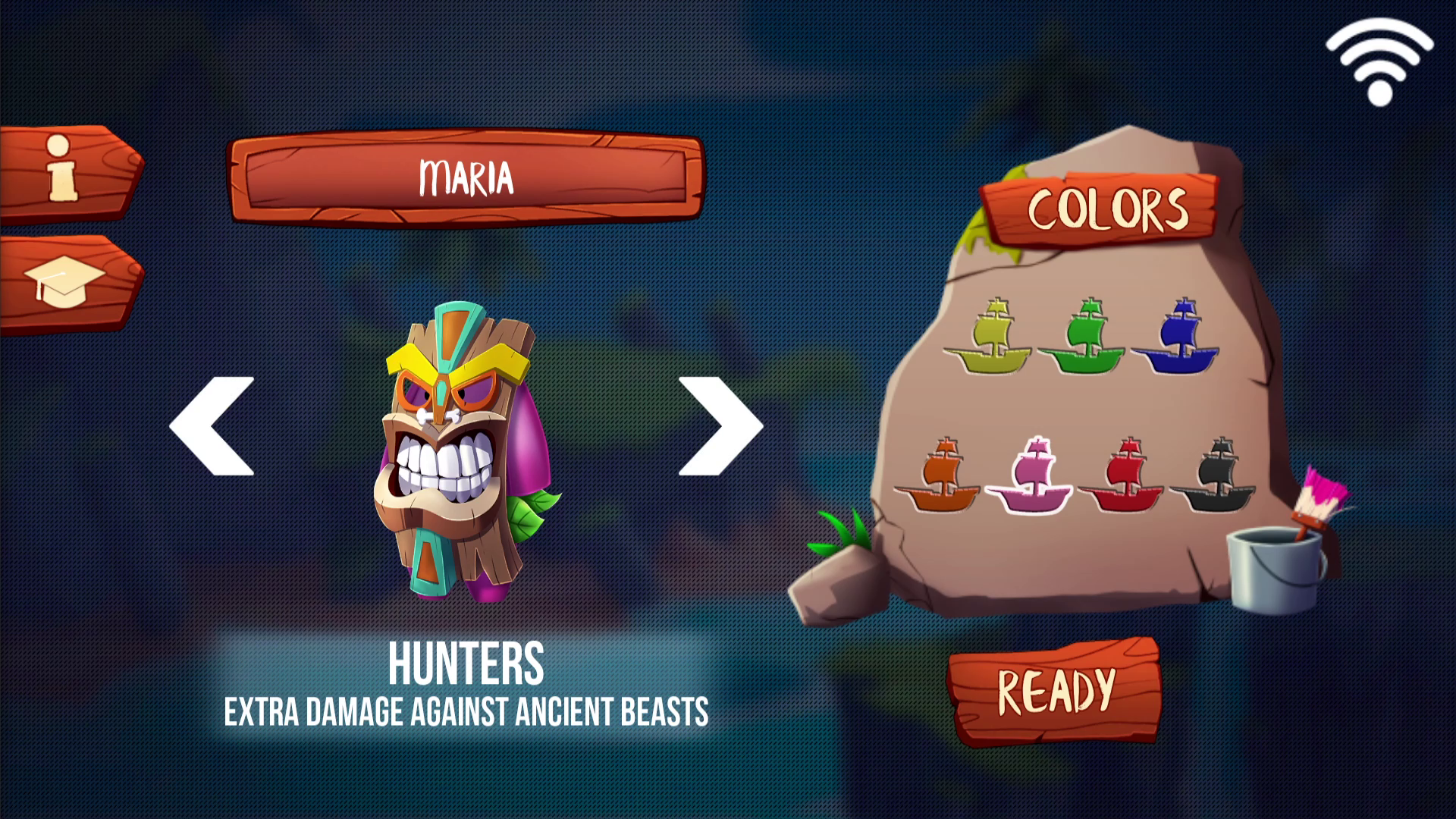The image size is (1456, 819).
Task: Select the Hunters faction label
Action: tap(466, 665)
